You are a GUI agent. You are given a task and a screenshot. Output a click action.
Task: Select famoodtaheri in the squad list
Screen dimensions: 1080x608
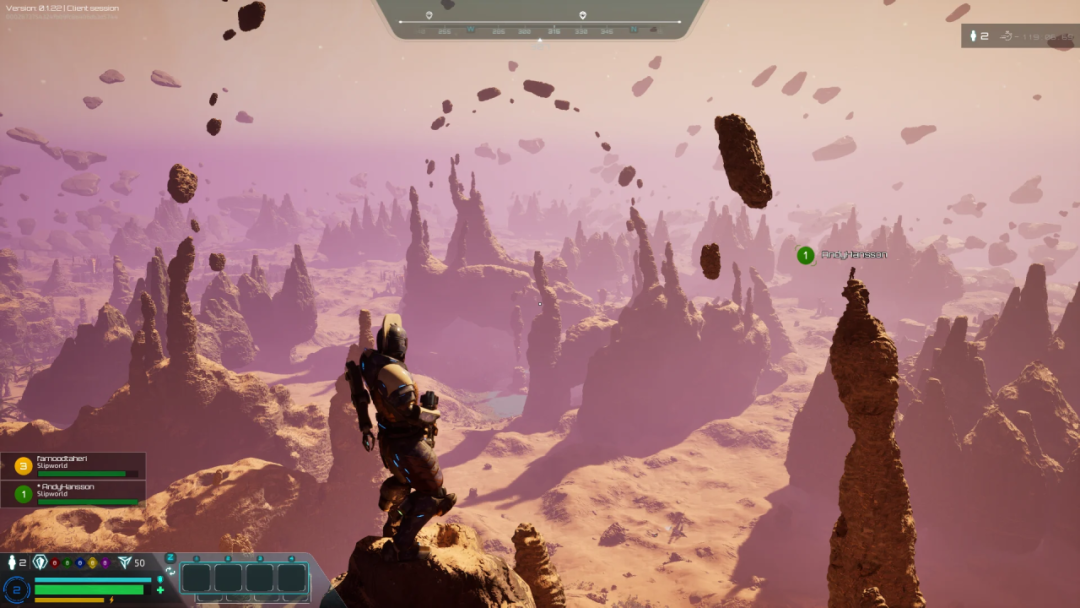[72, 465]
